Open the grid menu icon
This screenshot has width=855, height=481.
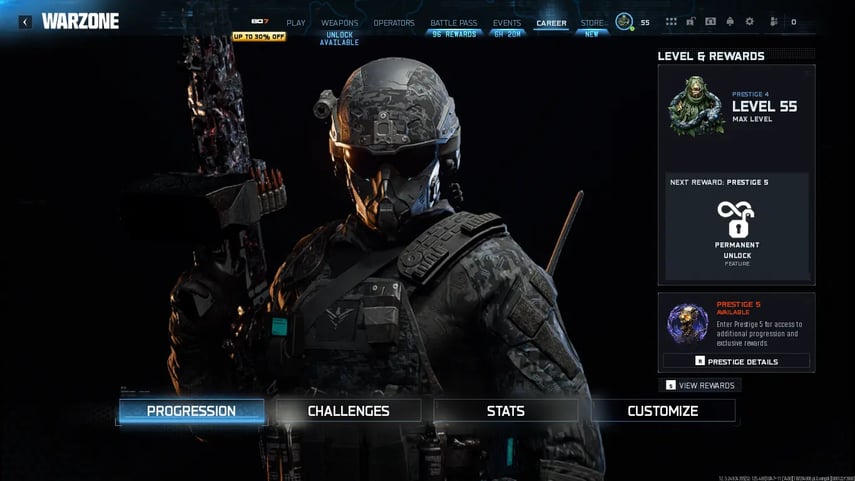(x=671, y=22)
